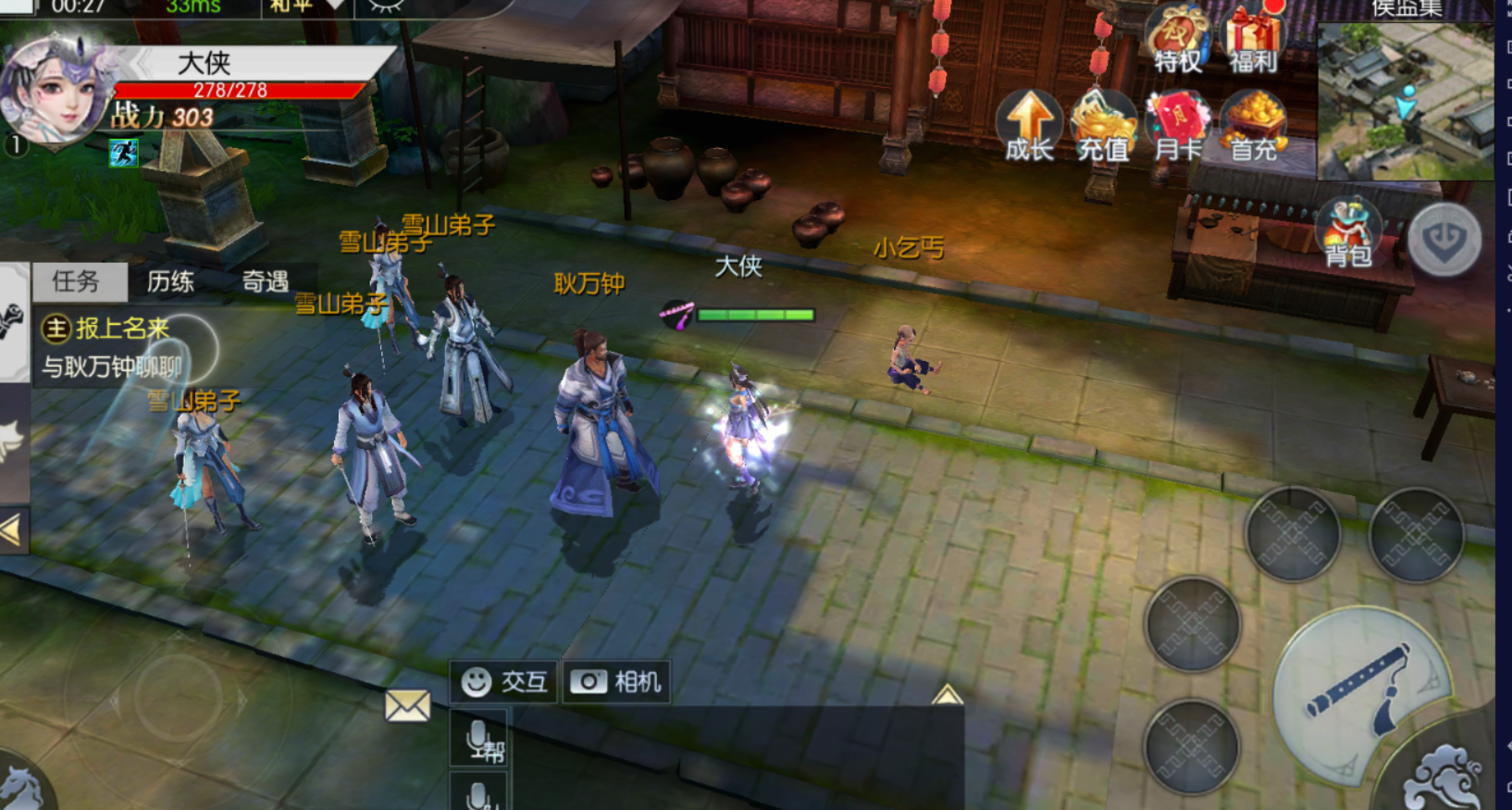Screen dimensions: 1512x810
Task: Open the 成长 growth arrow icon
Action: coord(1029,127)
